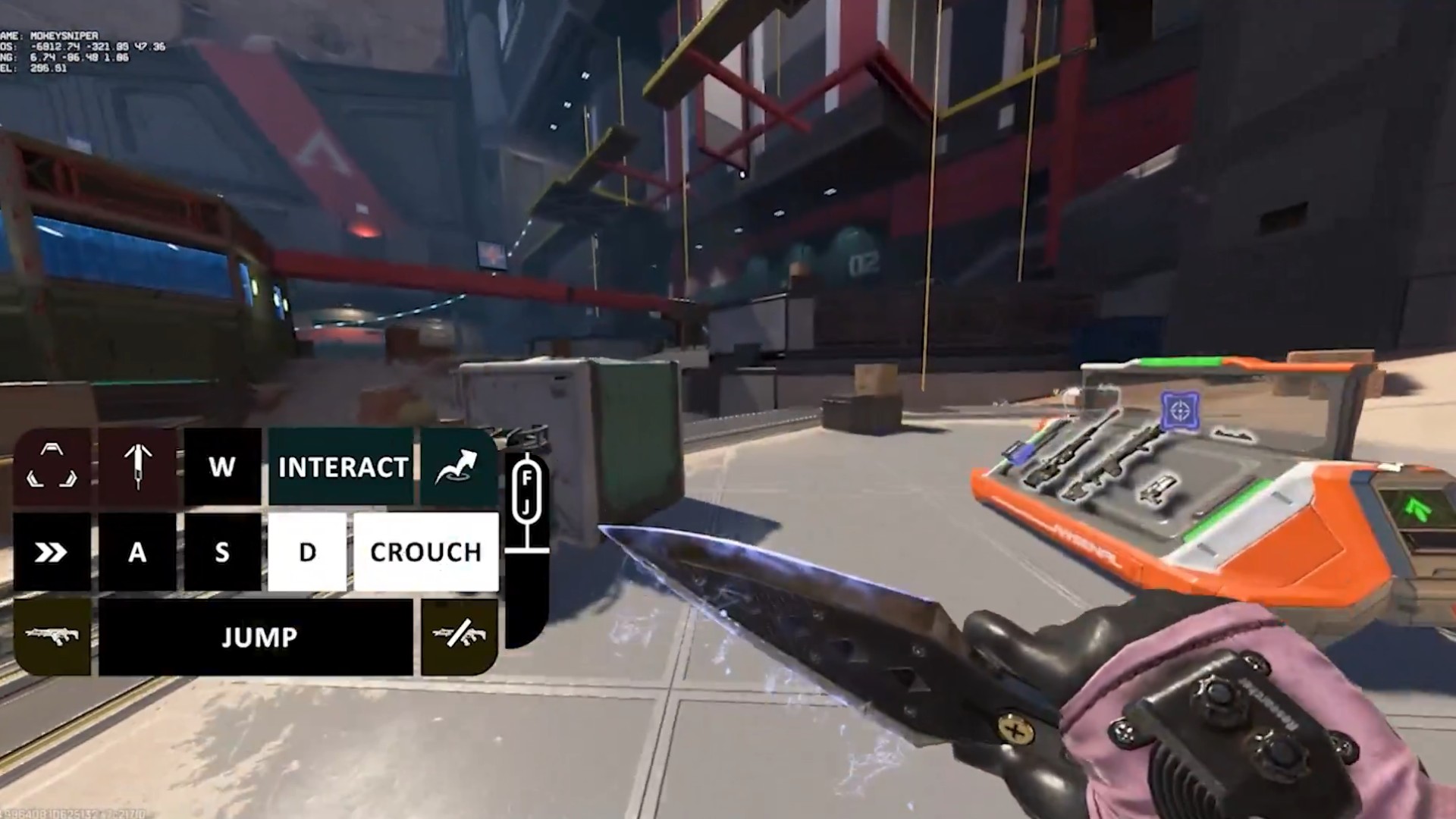Activate the double-chevron sprint tile
The height and width of the screenshot is (819, 1456).
coord(52,552)
